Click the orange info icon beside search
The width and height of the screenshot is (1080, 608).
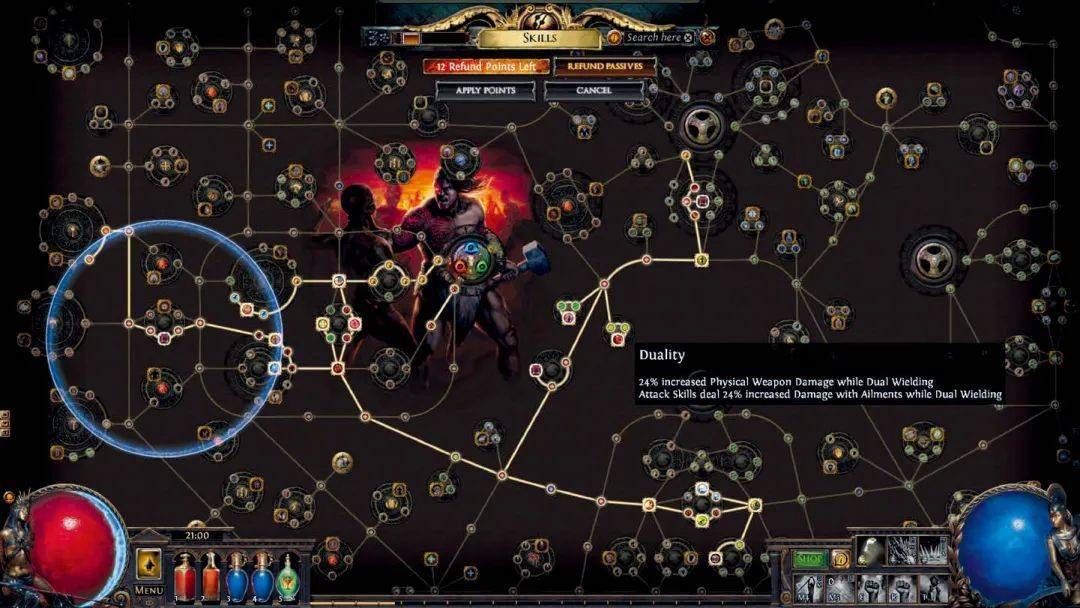click(614, 38)
